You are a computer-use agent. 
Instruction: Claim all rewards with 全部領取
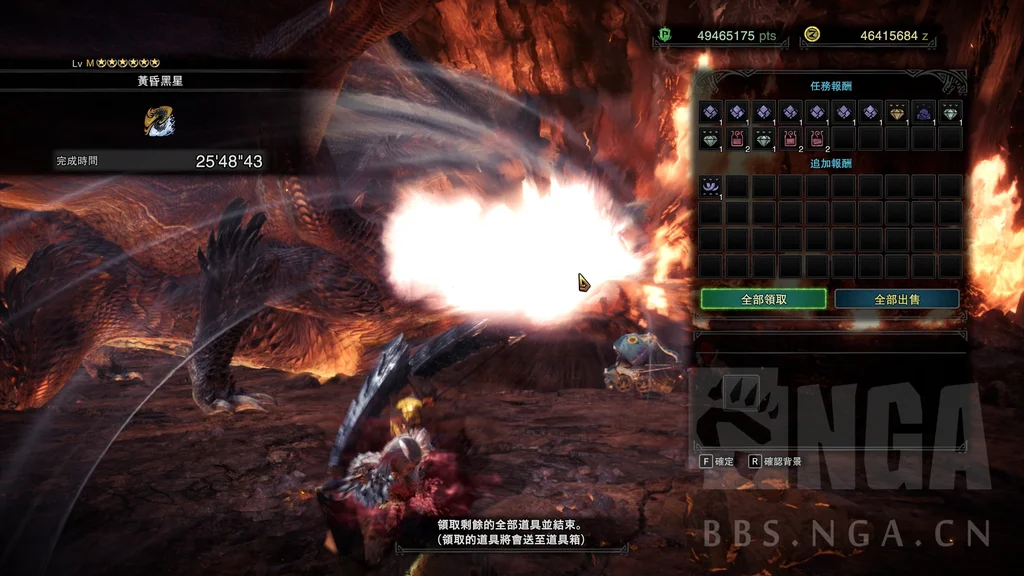pyautogui.click(x=763, y=299)
